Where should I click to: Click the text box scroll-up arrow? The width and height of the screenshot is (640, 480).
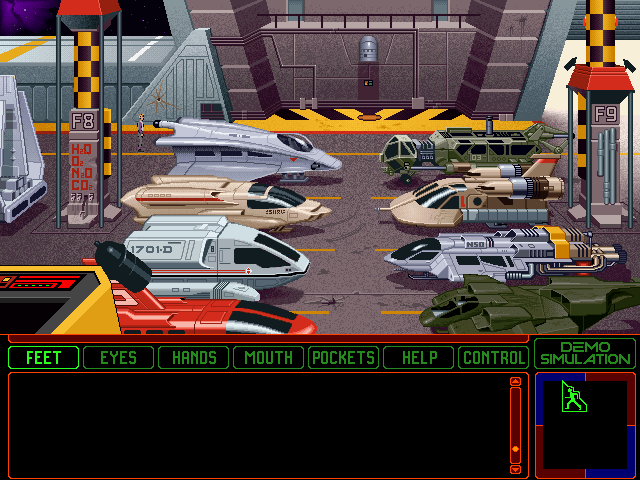coord(516,382)
